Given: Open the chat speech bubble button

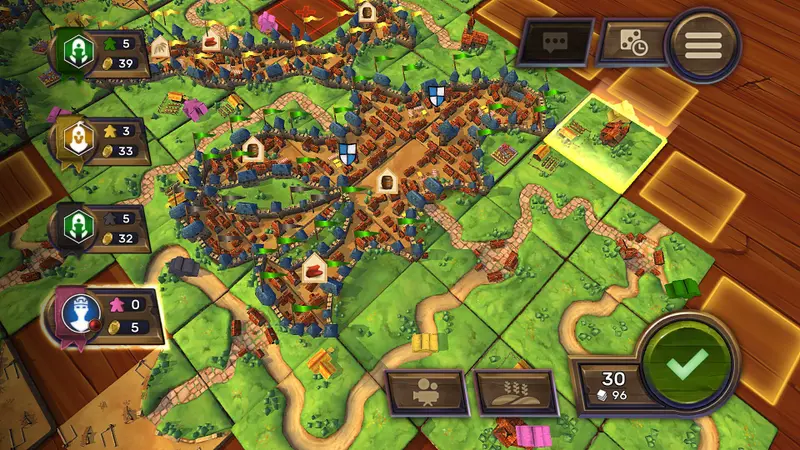Looking at the screenshot, I should [x=554, y=43].
